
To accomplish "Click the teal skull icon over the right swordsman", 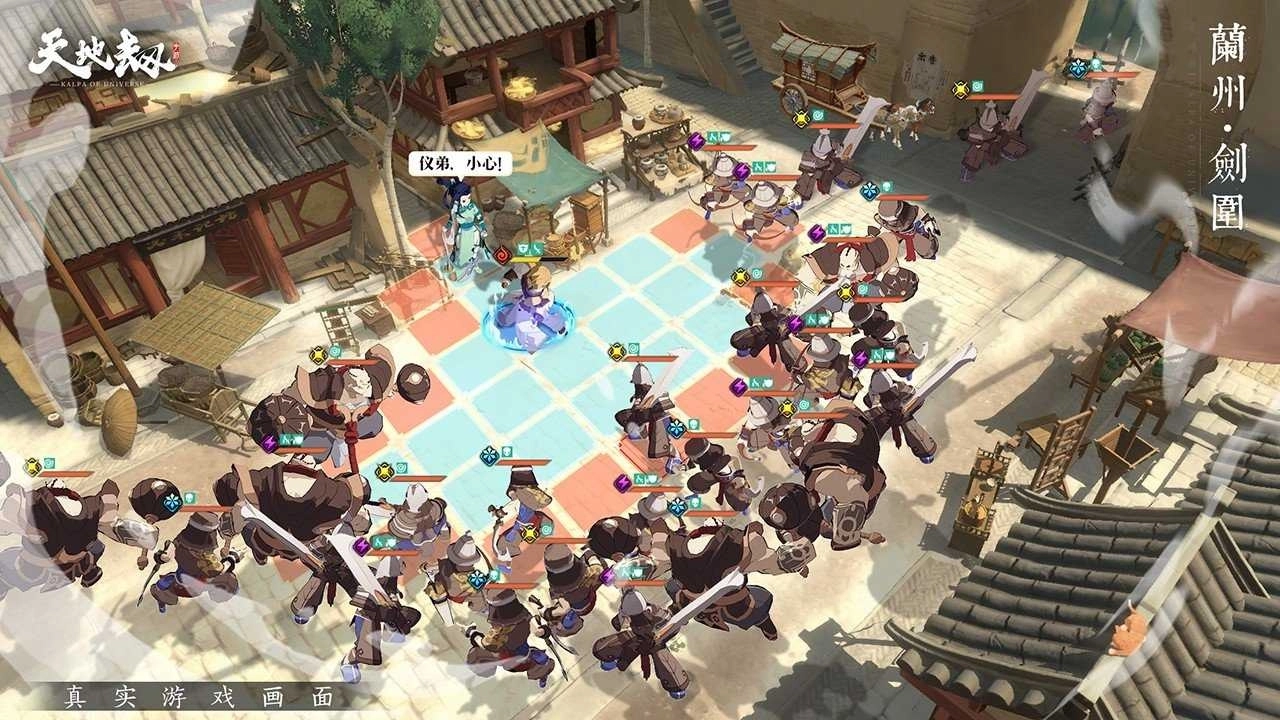I will pos(1096,64).
